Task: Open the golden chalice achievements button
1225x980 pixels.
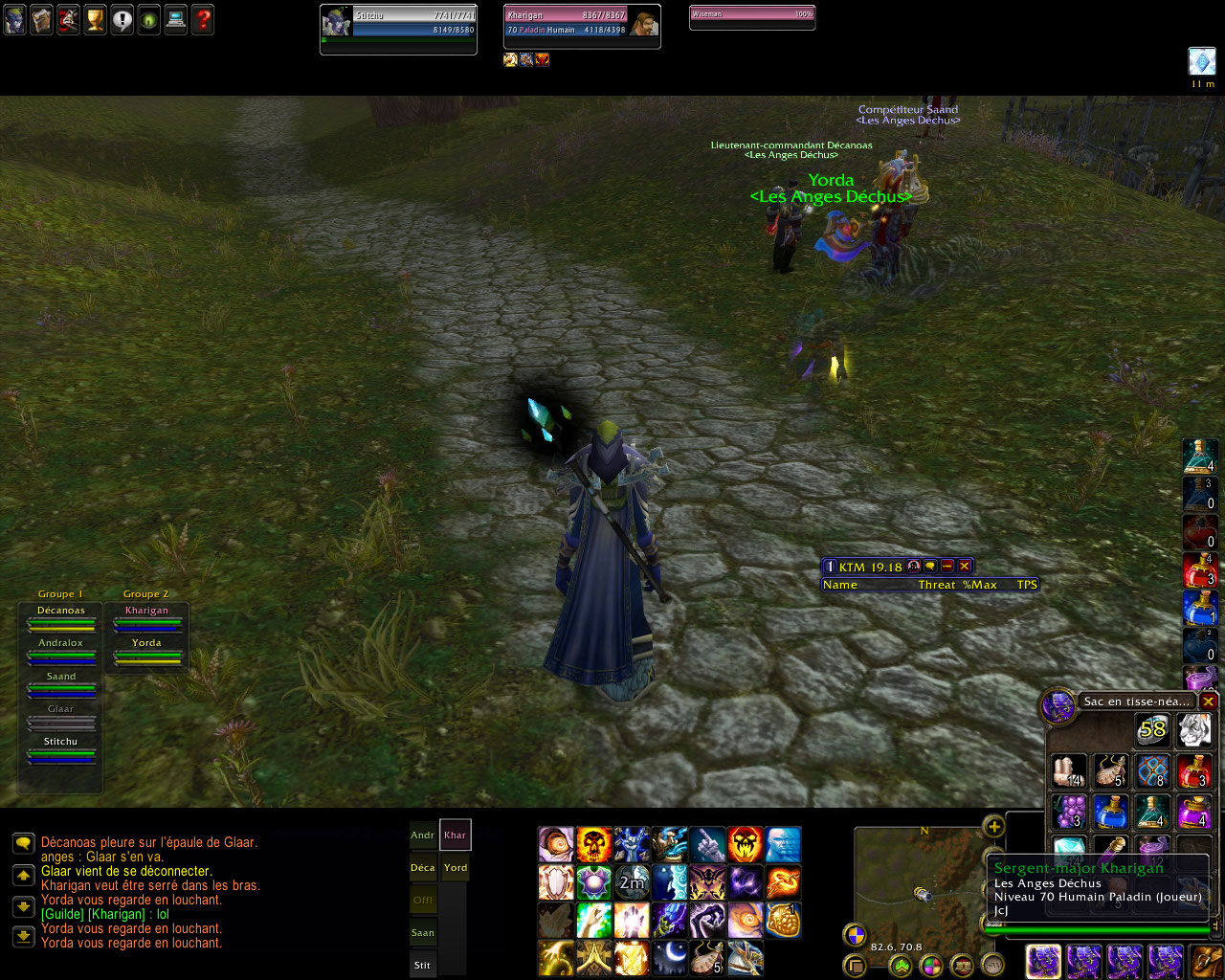Action: pos(95,20)
